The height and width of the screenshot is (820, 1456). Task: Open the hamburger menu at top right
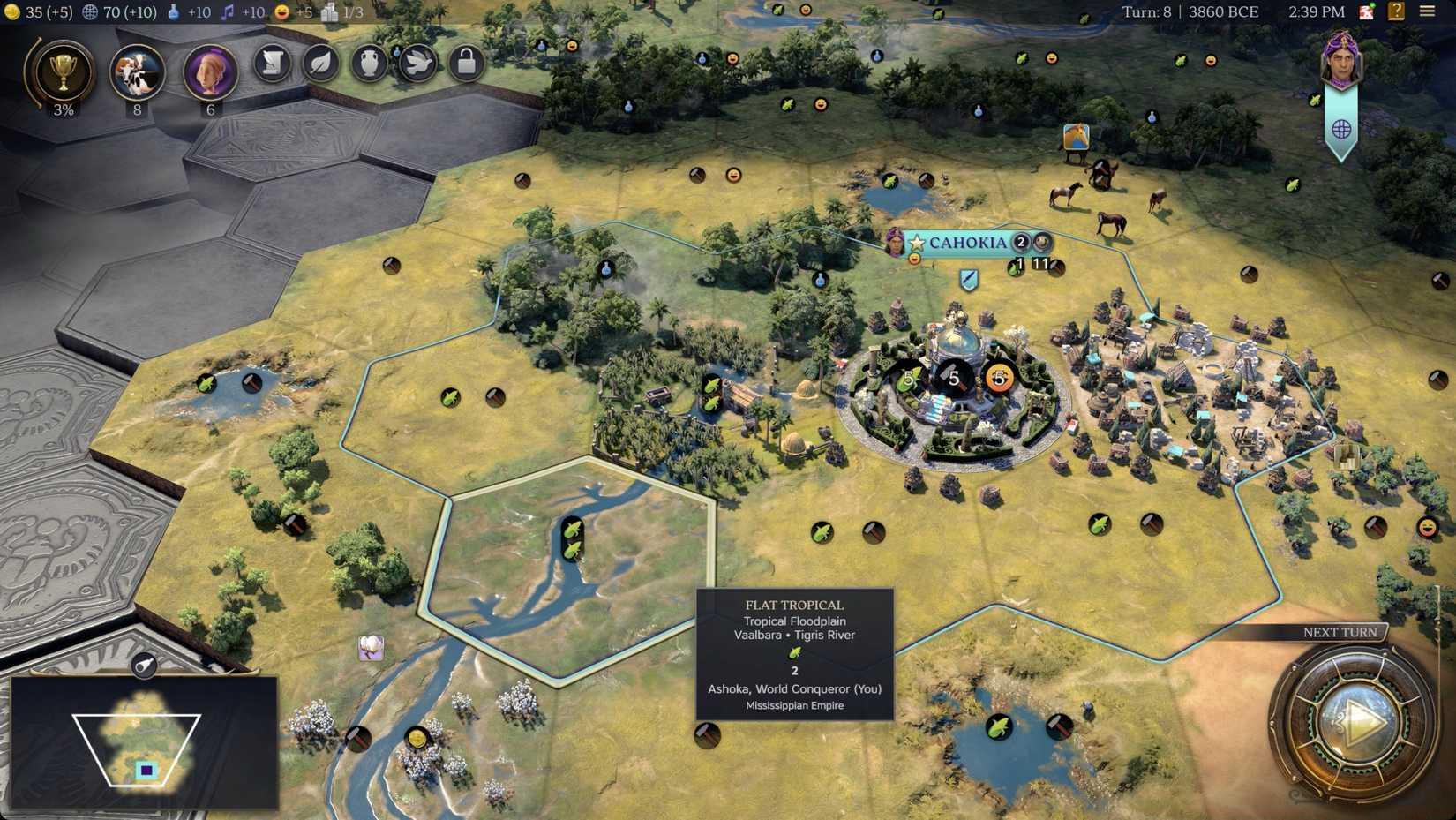(x=1429, y=12)
